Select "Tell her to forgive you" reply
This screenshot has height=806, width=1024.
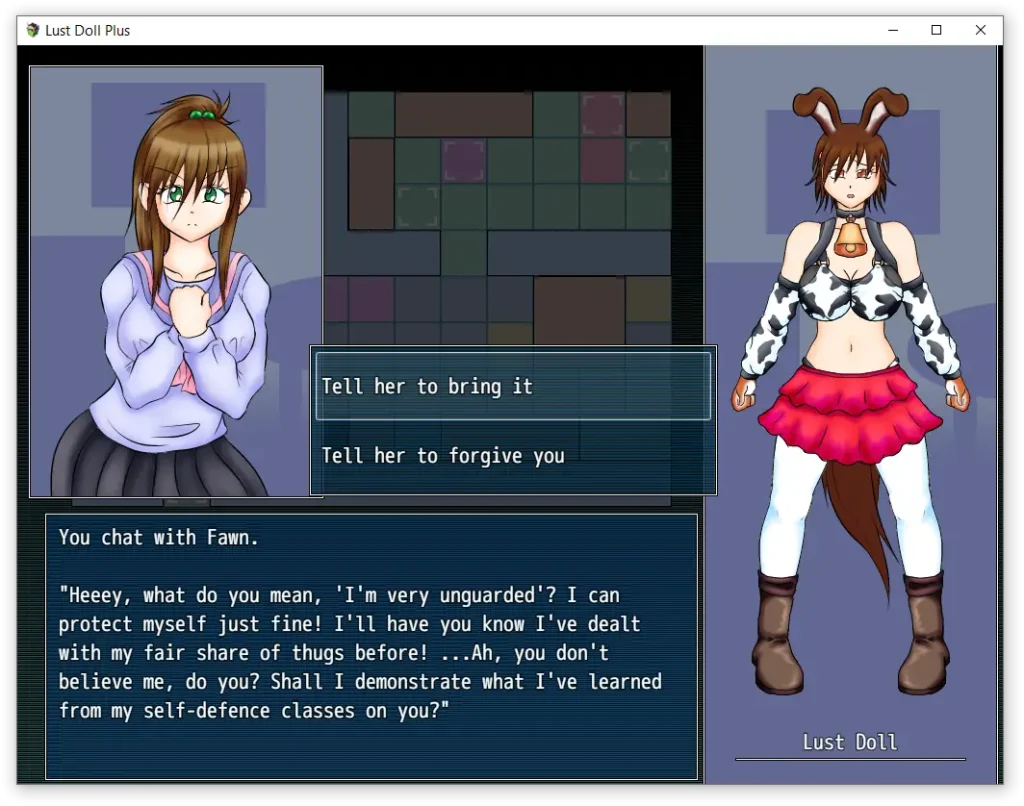tap(513, 456)
